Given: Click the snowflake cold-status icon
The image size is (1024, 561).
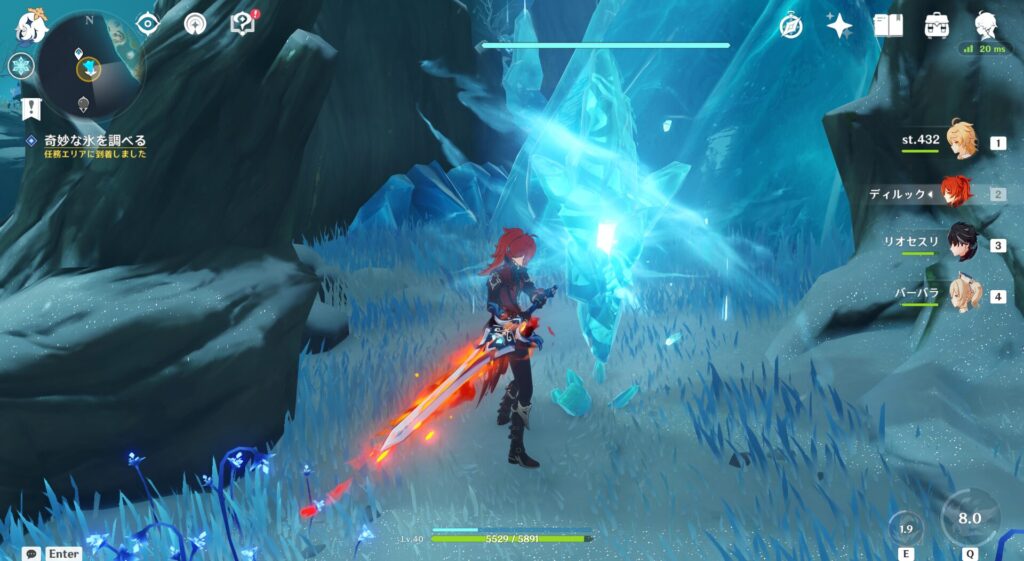Looking at the screenshot, I should (21, 66).
